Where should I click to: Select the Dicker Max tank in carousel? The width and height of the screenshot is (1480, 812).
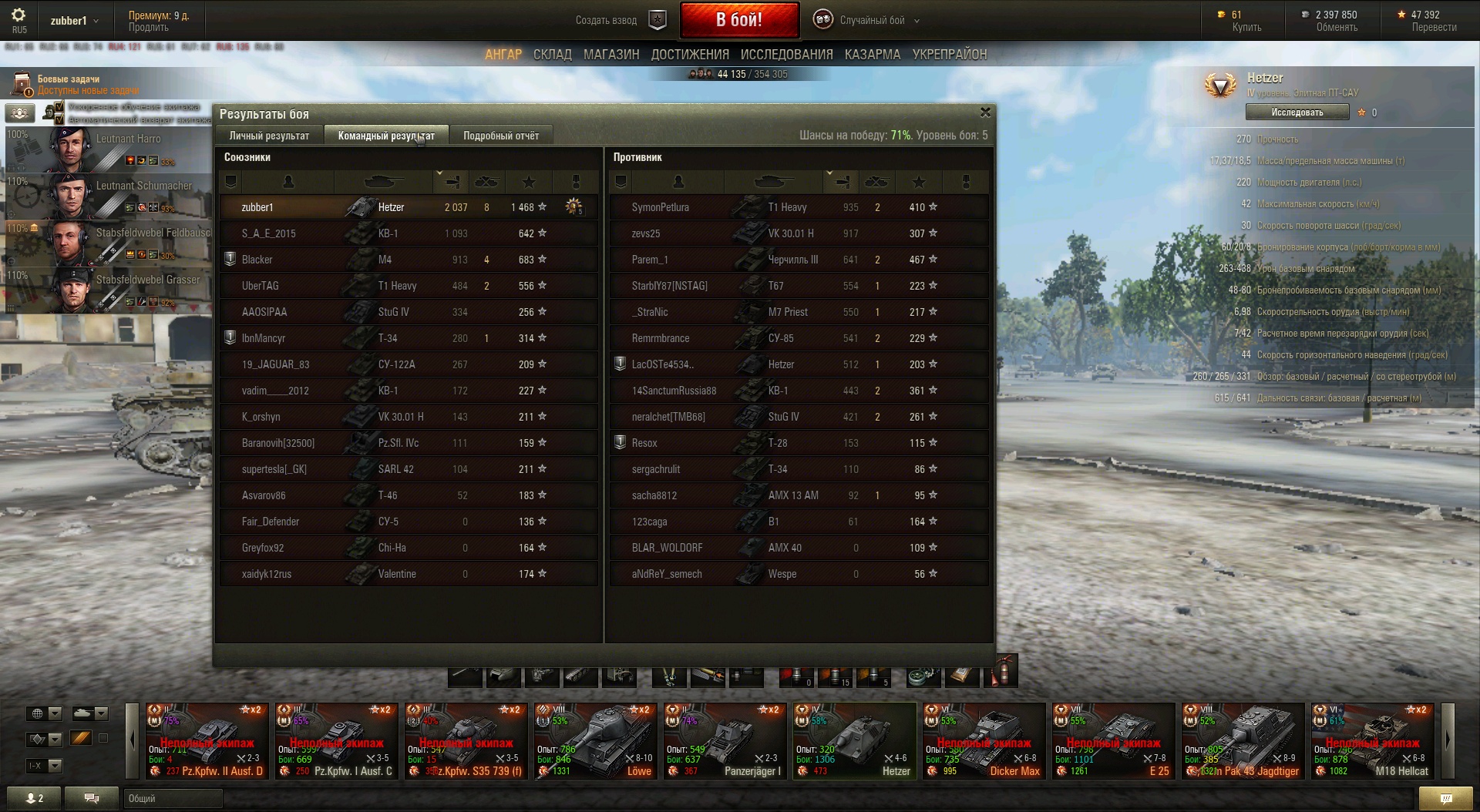[x=984, y=740]
